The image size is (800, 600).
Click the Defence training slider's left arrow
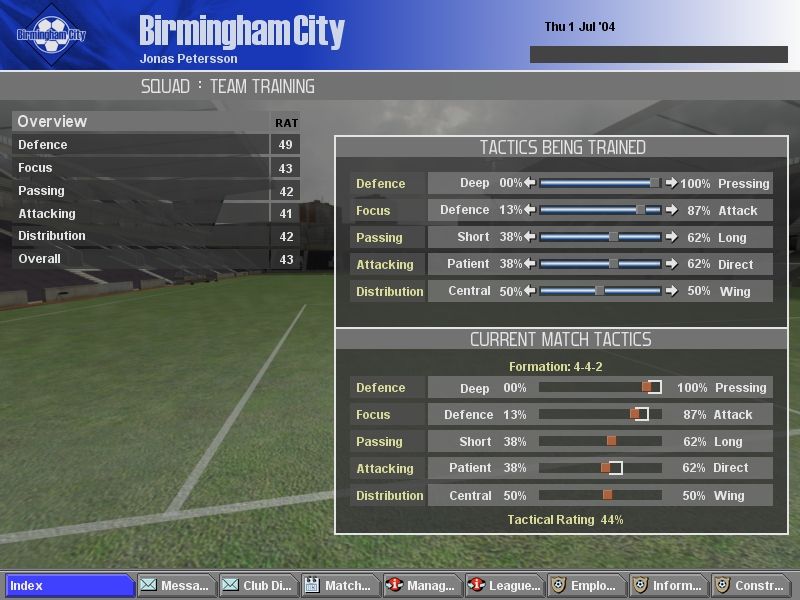(x=531, y=184)
